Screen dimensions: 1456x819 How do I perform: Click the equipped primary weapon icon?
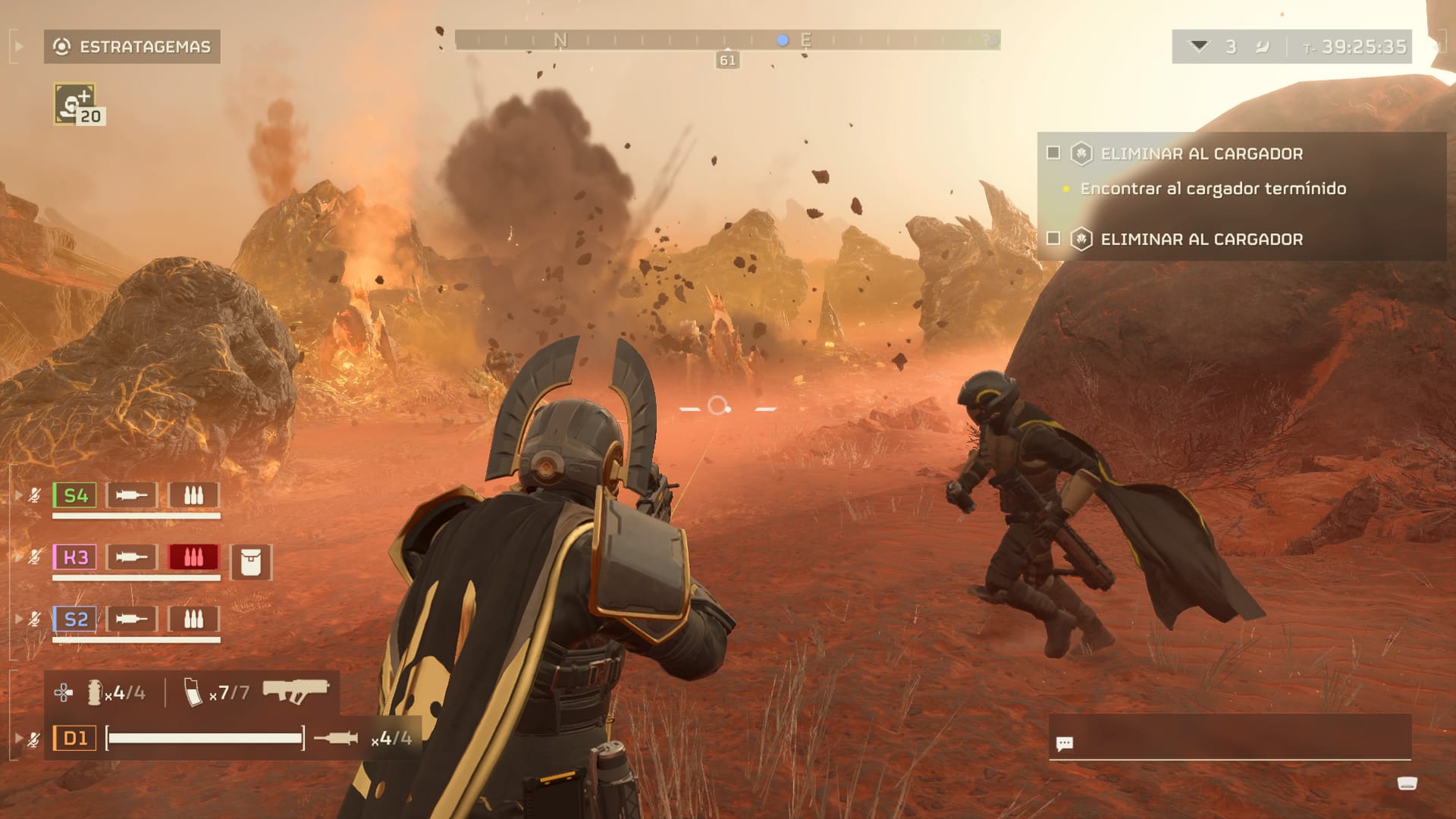tap(295, 691)
